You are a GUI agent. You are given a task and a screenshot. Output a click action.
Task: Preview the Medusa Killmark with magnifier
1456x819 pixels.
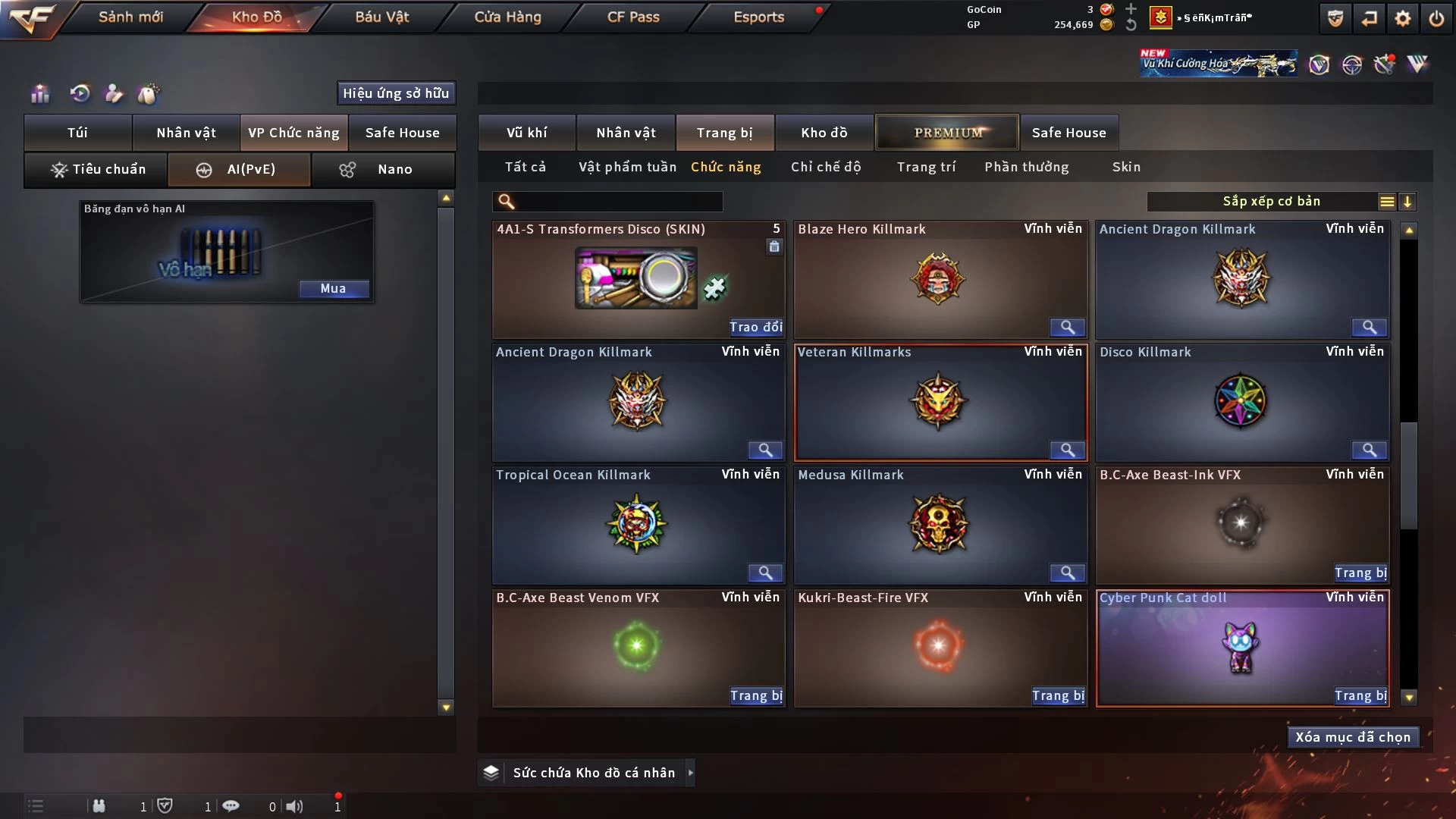(1067, 573)
